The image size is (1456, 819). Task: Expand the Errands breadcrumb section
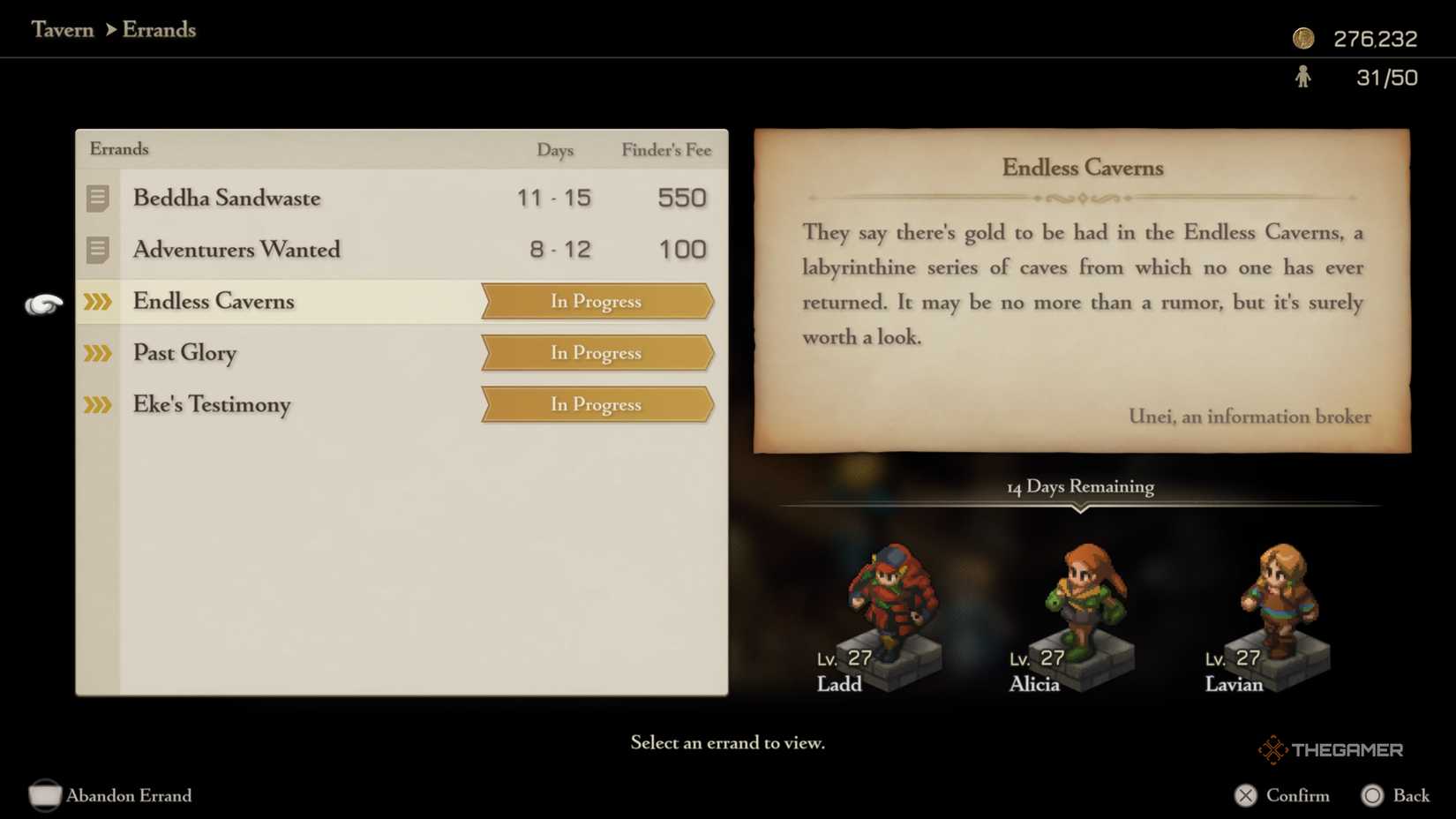[x=159, y=29]
